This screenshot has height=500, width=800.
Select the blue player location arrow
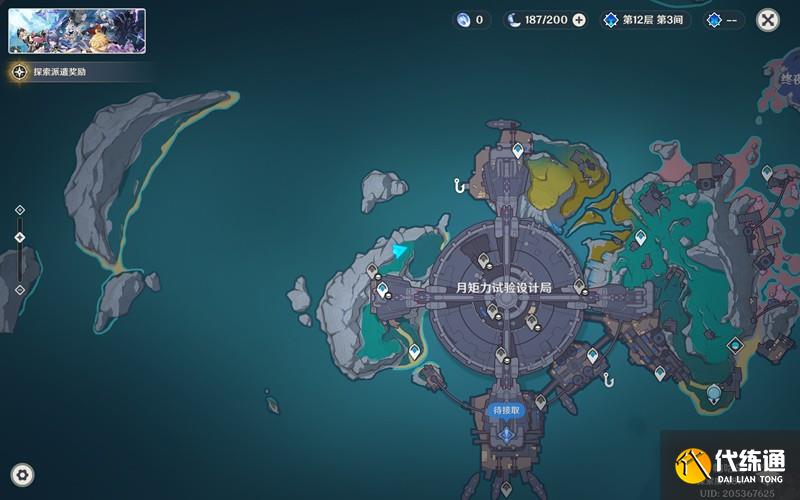pyautogui.click(x=402, y=250)
